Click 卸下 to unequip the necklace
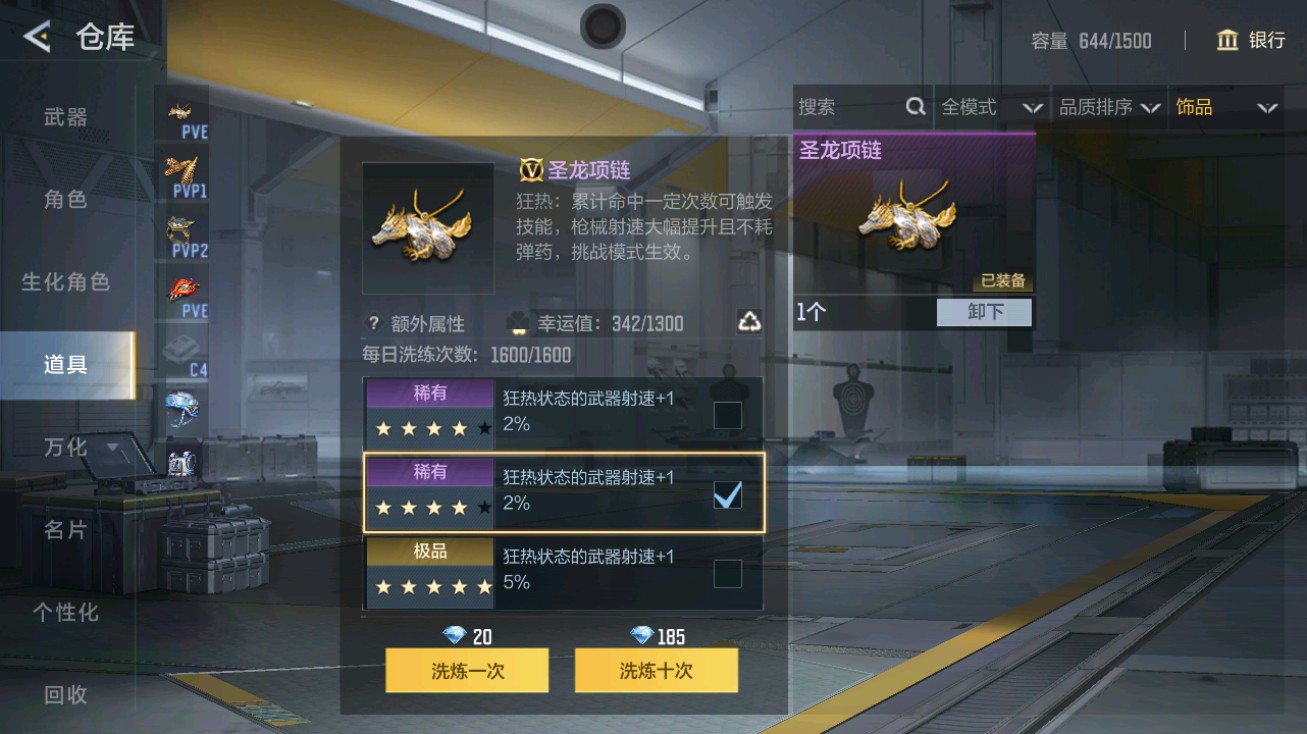This screenshot has width=1307, height=734. pos(983,312)
